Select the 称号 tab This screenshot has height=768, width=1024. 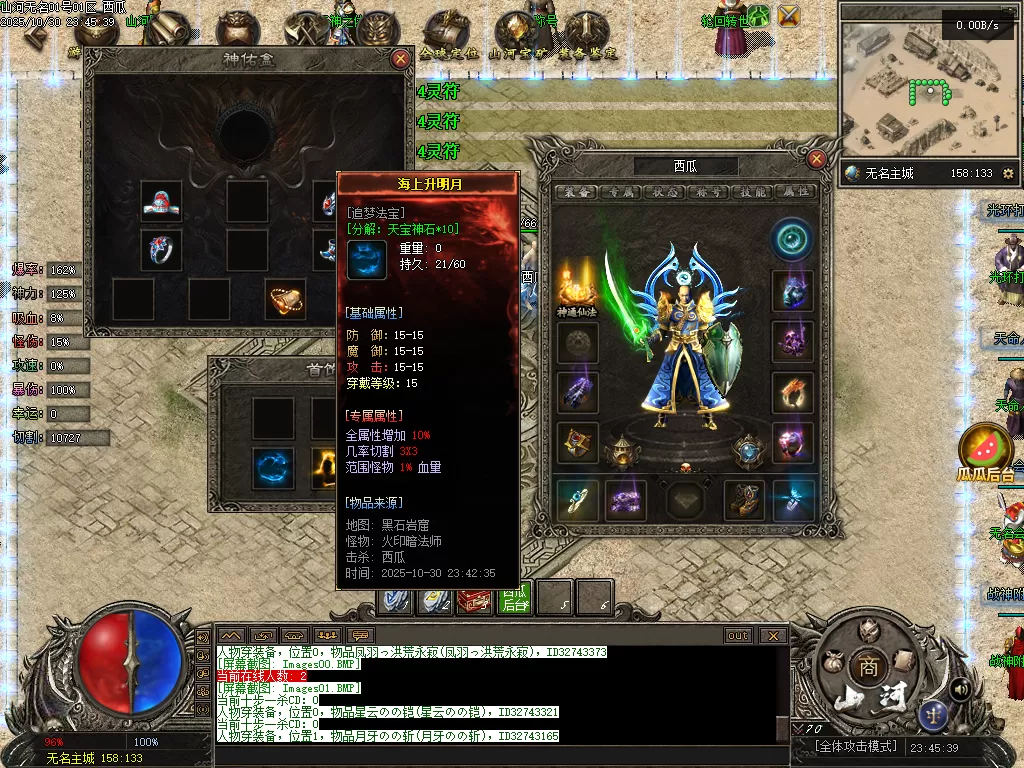[708, 192]
